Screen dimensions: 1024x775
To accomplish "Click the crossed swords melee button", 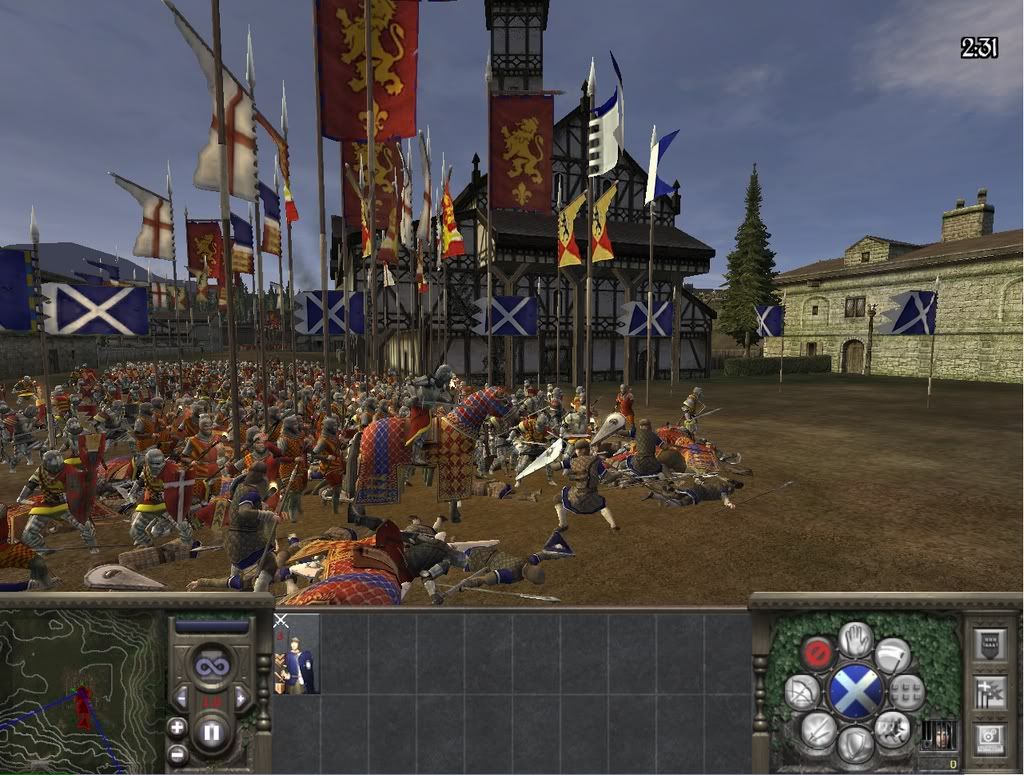I will coord(818,729).
